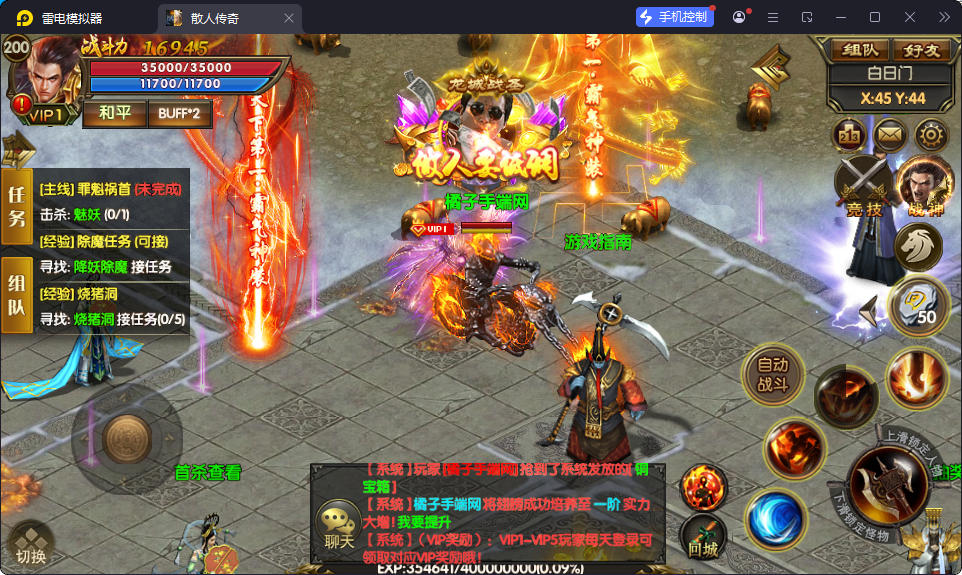Select the 烧猪洞 quest entry
Screen dimensions: 962x575
[x=111, y=294]
